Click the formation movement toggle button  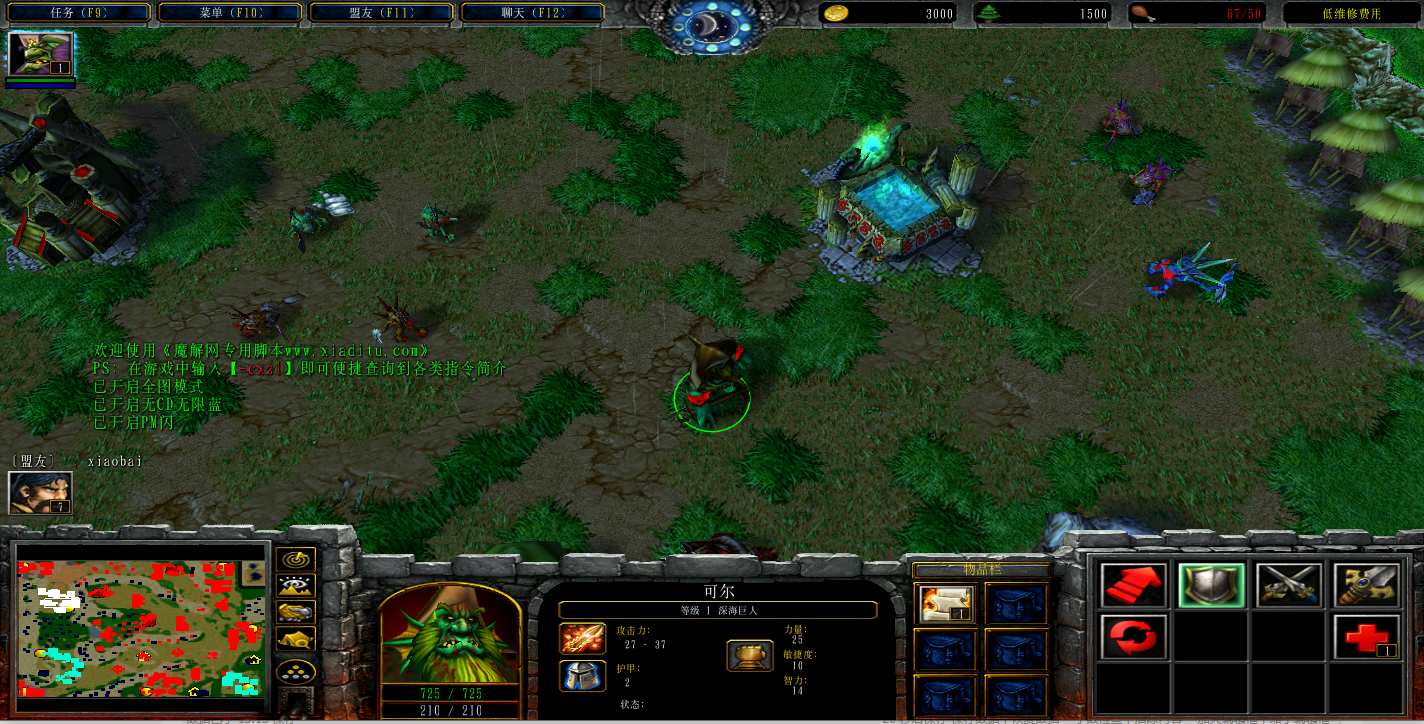[297, 670]
